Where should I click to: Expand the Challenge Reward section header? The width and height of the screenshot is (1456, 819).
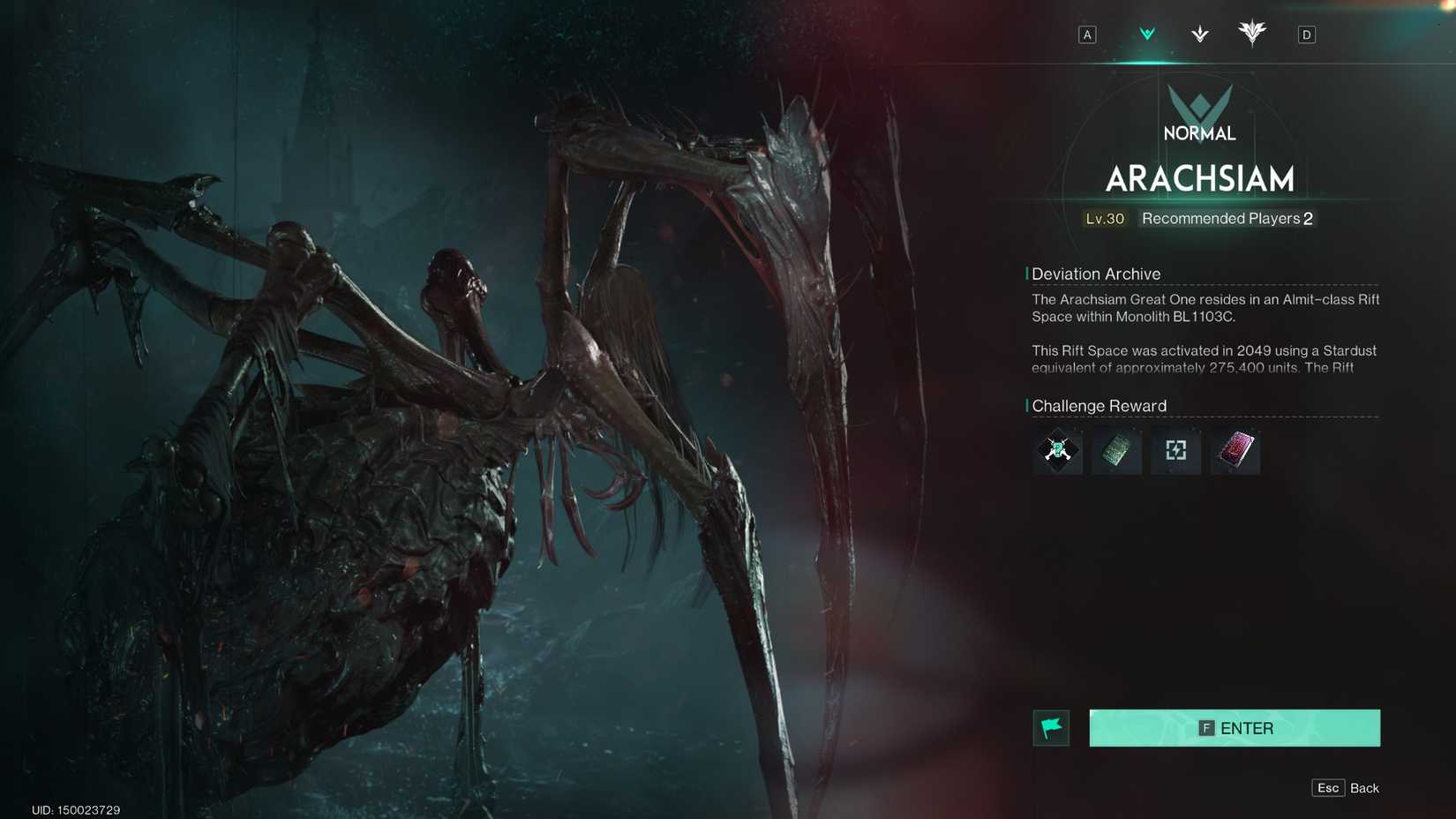tap(1100, 405)
